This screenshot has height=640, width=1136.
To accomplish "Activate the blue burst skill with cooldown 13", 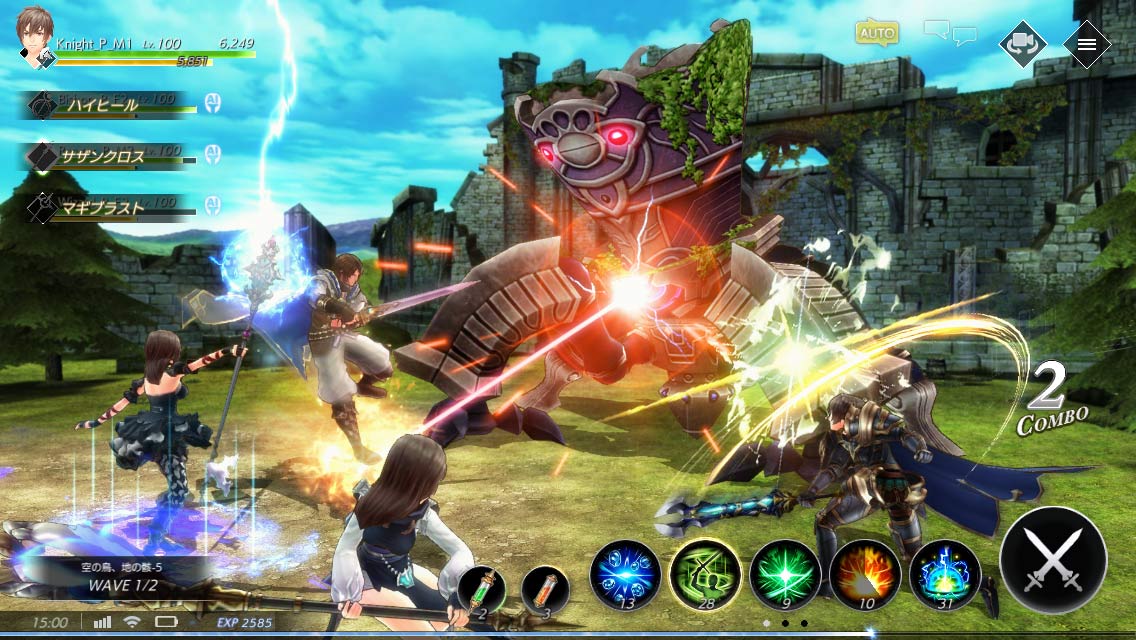I will [x=625, y=575].
